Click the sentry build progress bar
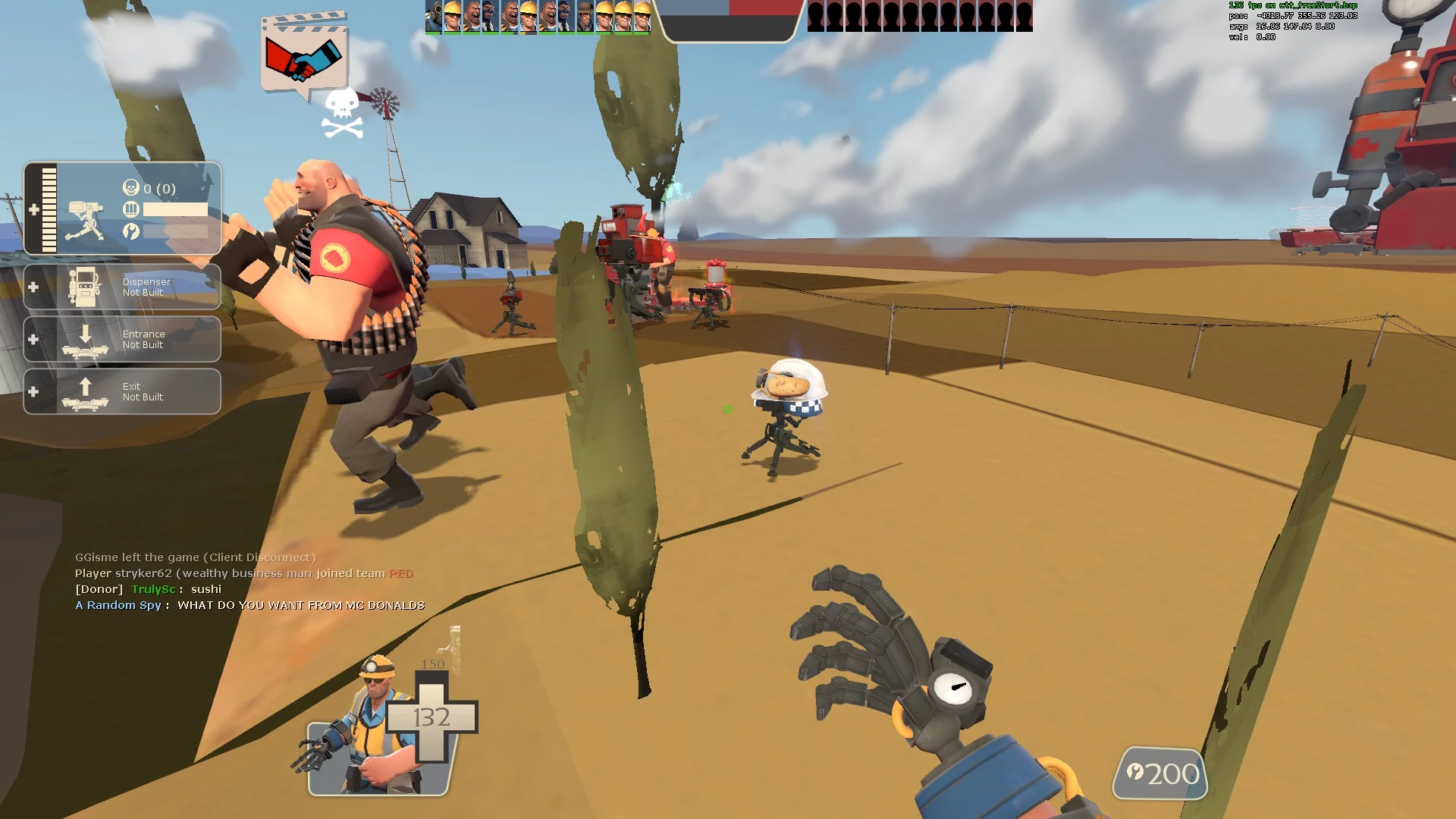Image resolution: width=1456 pixels, height=819 pixels. click(49, 209)
